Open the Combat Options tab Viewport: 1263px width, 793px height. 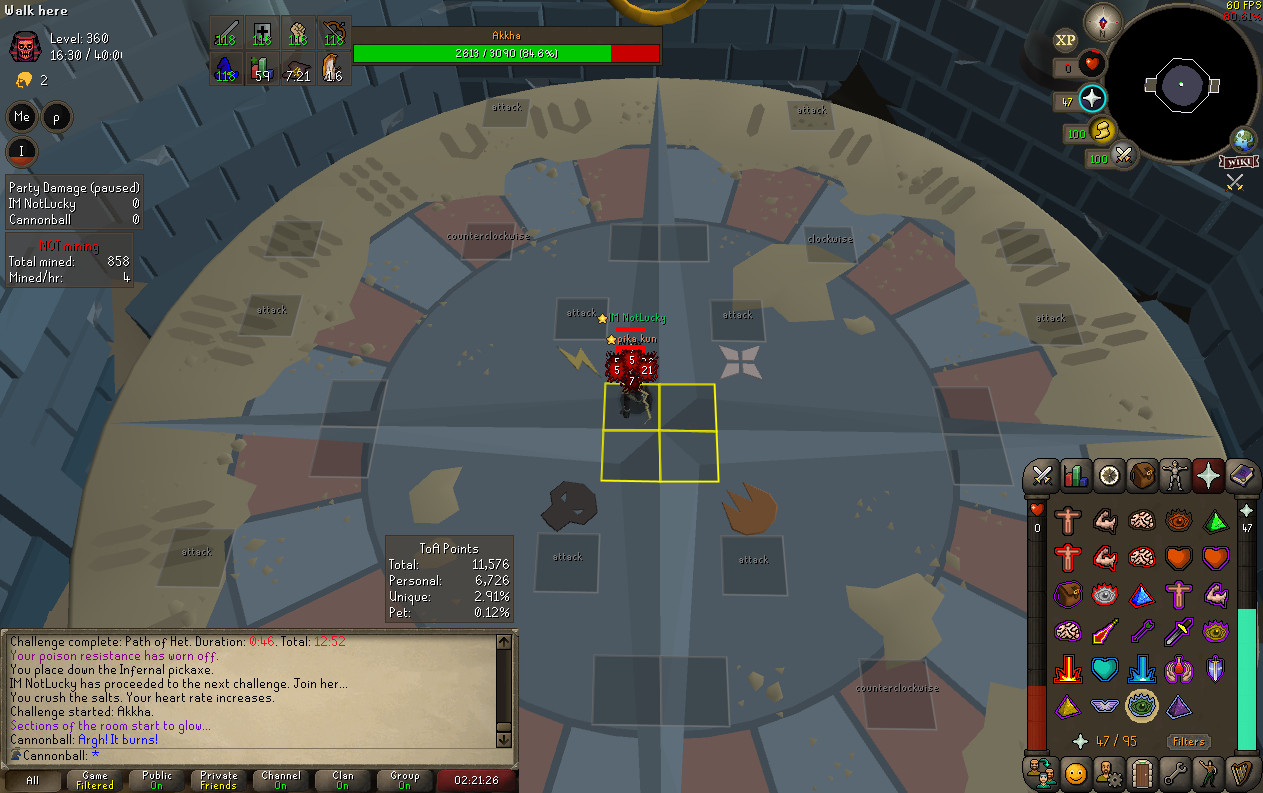(x=1042, y=477)
